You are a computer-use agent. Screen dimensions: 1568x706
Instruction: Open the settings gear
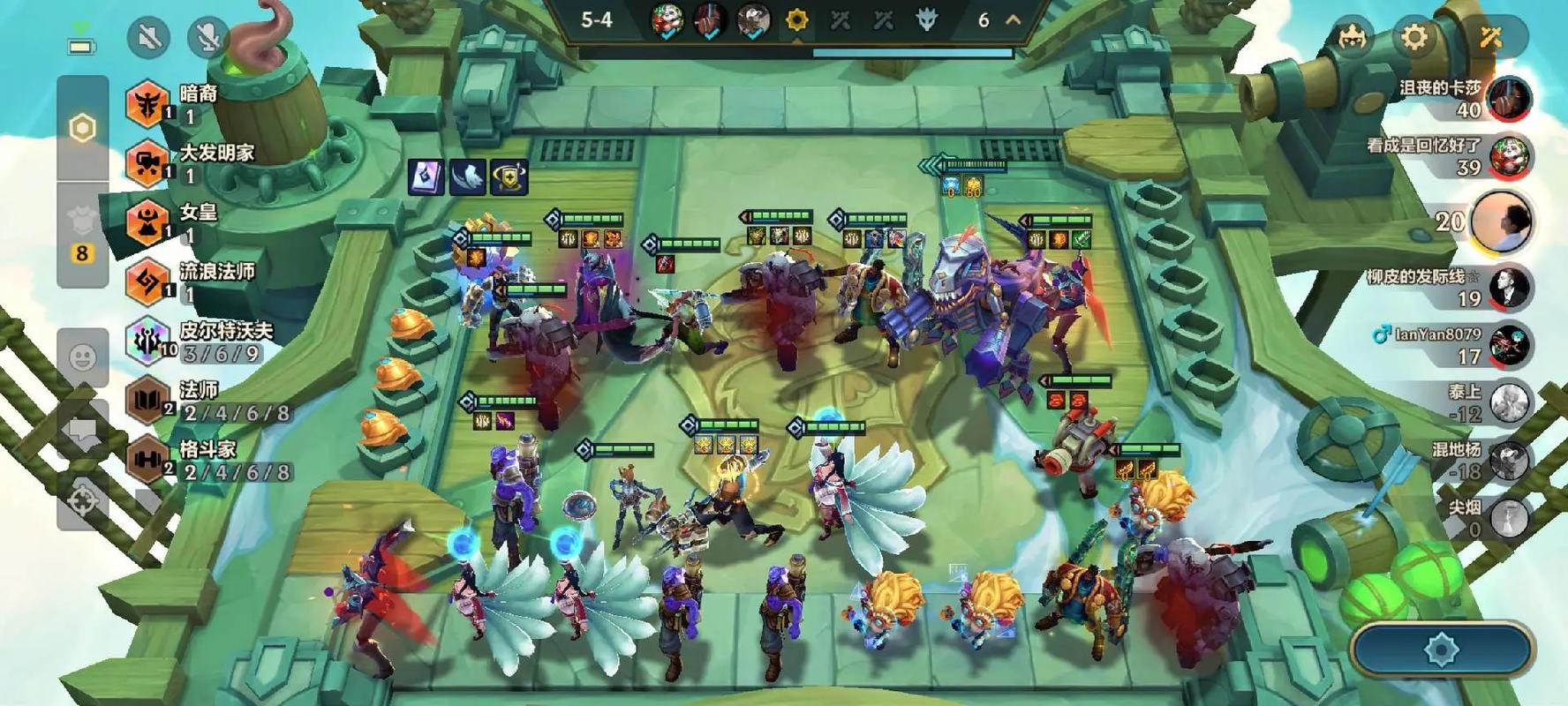[1414, 38]
